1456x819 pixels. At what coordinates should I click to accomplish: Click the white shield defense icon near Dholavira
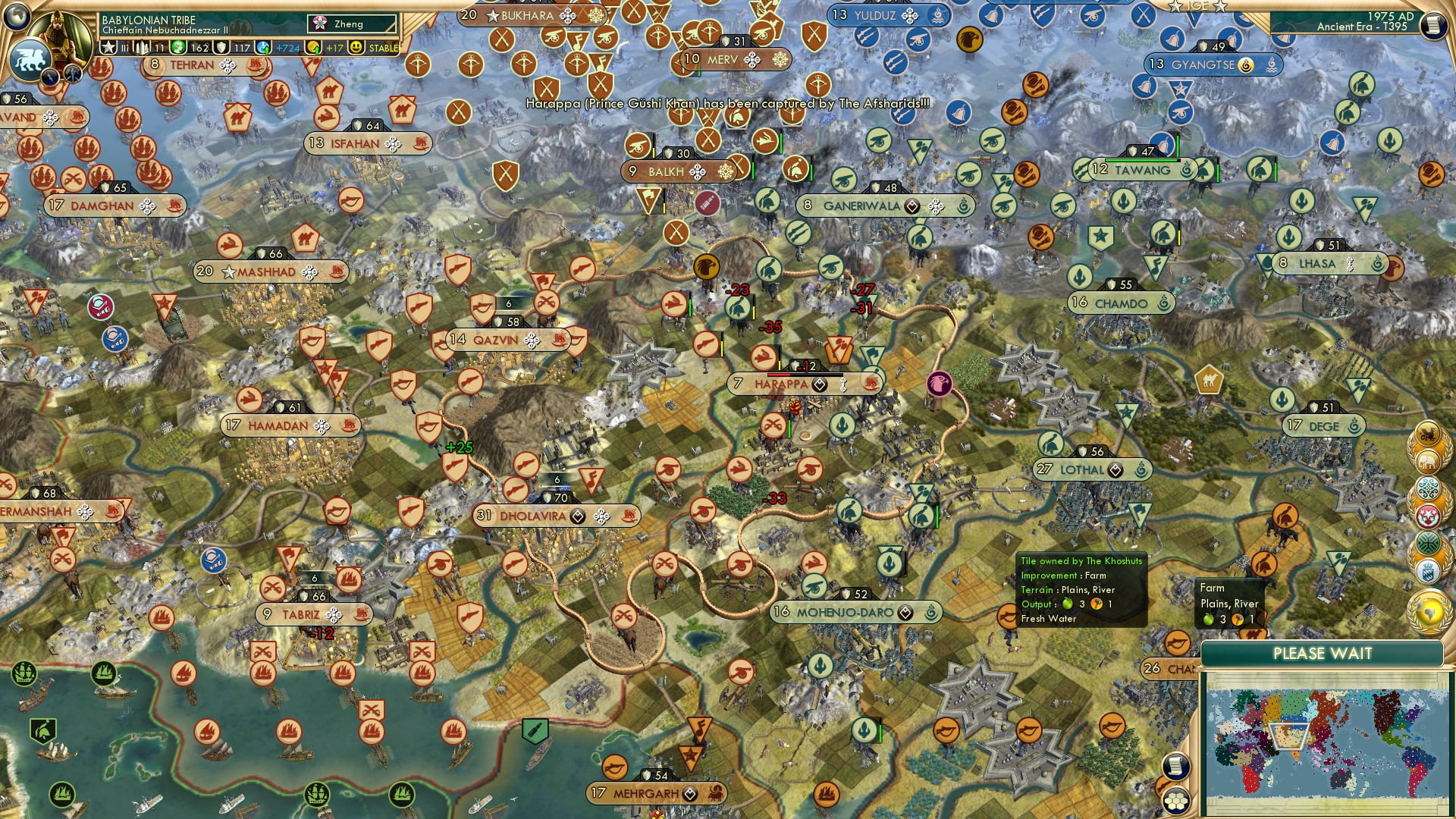(x=548, y=498)
